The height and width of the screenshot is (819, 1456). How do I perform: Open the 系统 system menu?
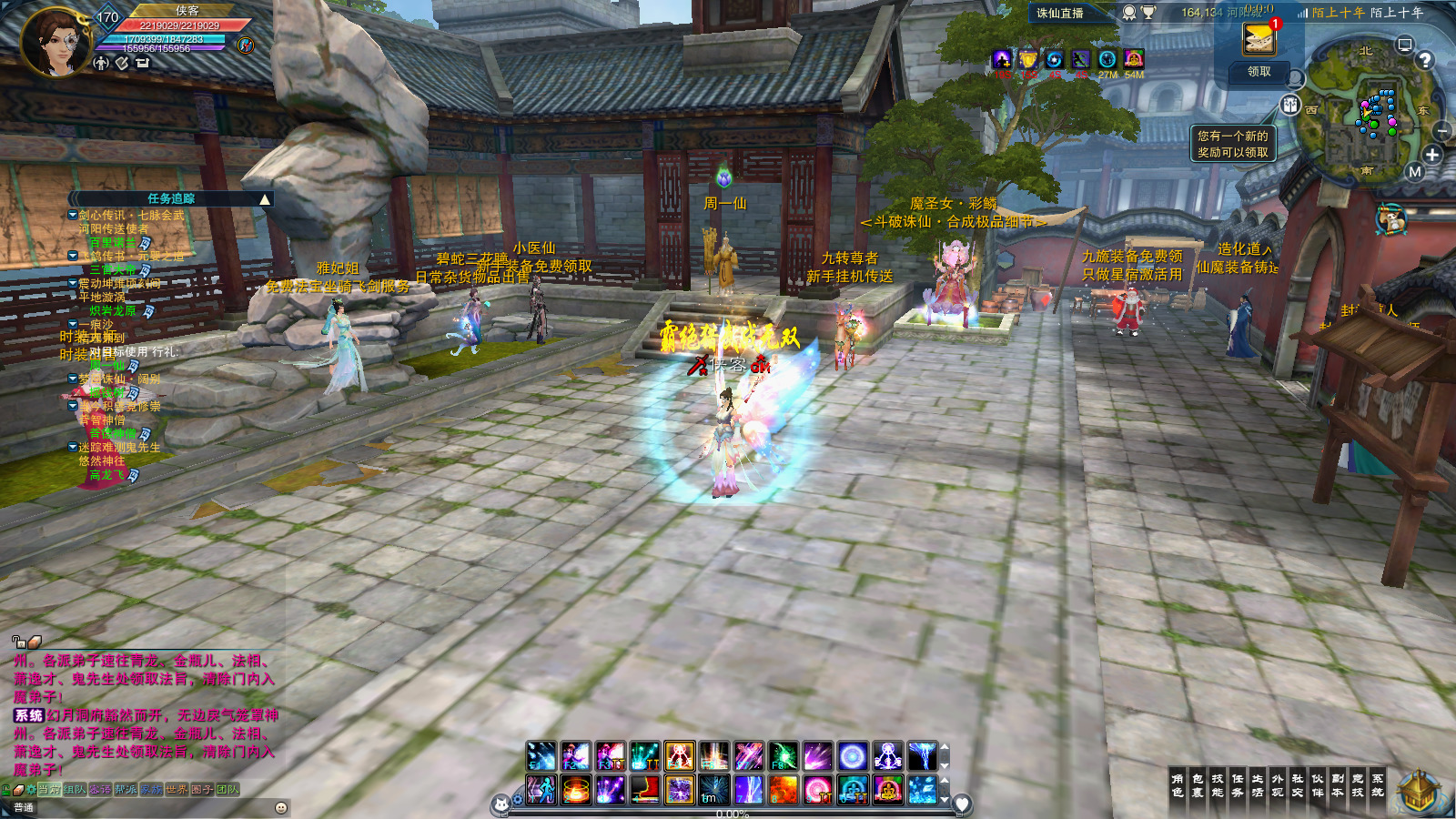click(x=1378, y=785)
